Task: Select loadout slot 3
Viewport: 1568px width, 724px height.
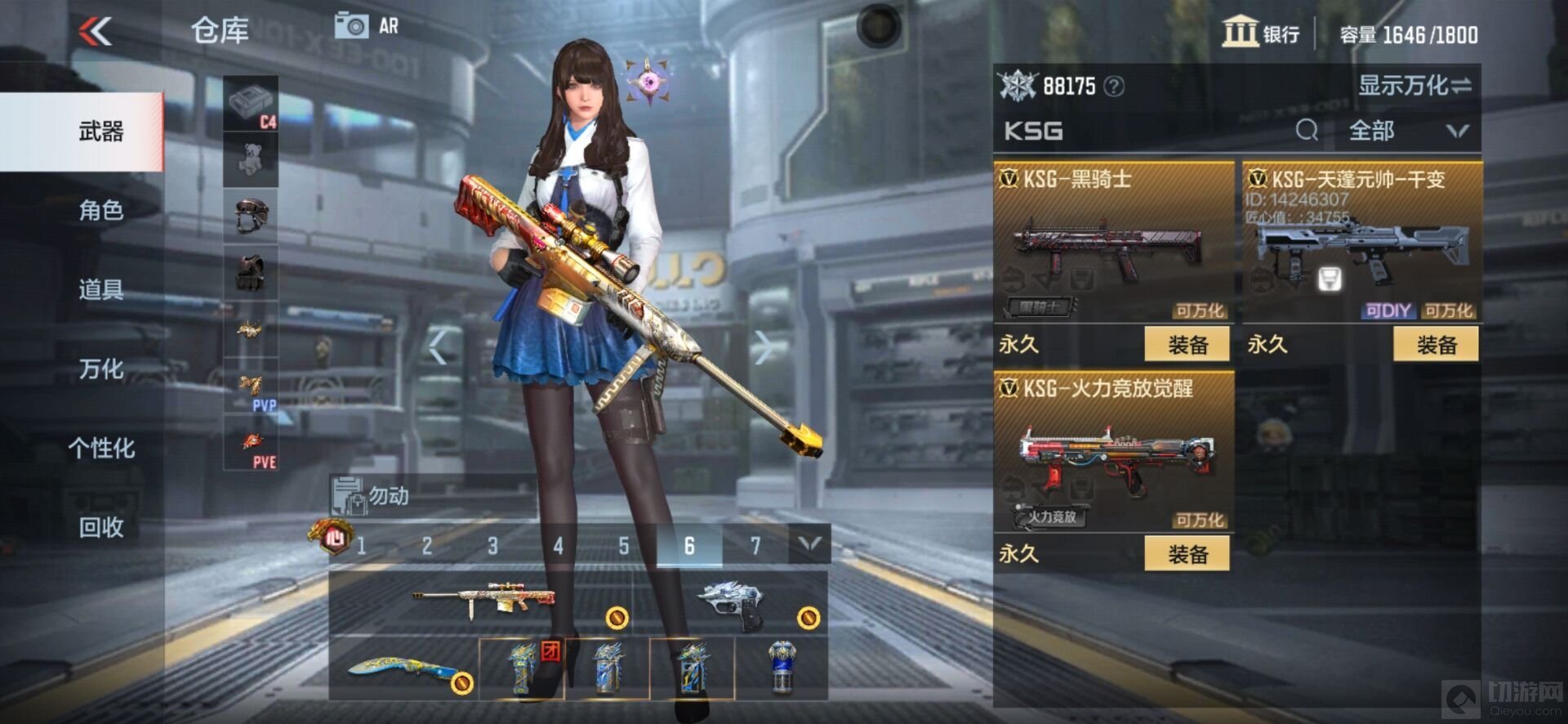Action: [492, 546]
